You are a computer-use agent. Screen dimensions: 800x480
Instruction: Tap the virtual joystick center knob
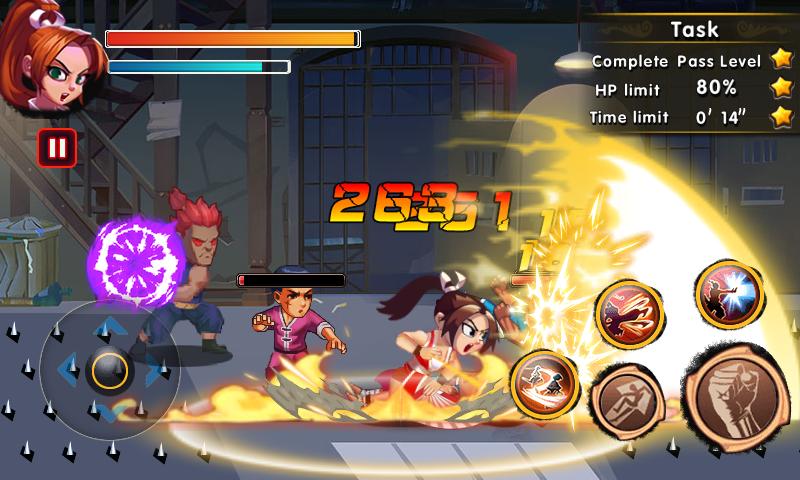point(107,371)
